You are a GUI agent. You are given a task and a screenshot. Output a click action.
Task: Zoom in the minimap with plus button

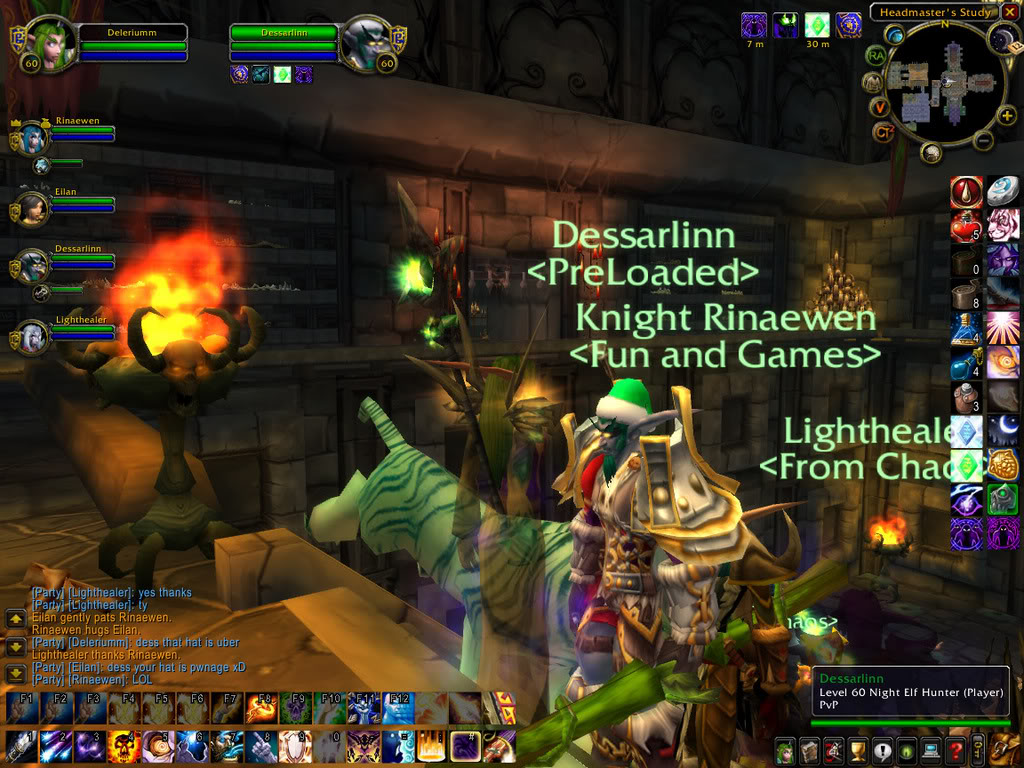[x=1006, y=115]
